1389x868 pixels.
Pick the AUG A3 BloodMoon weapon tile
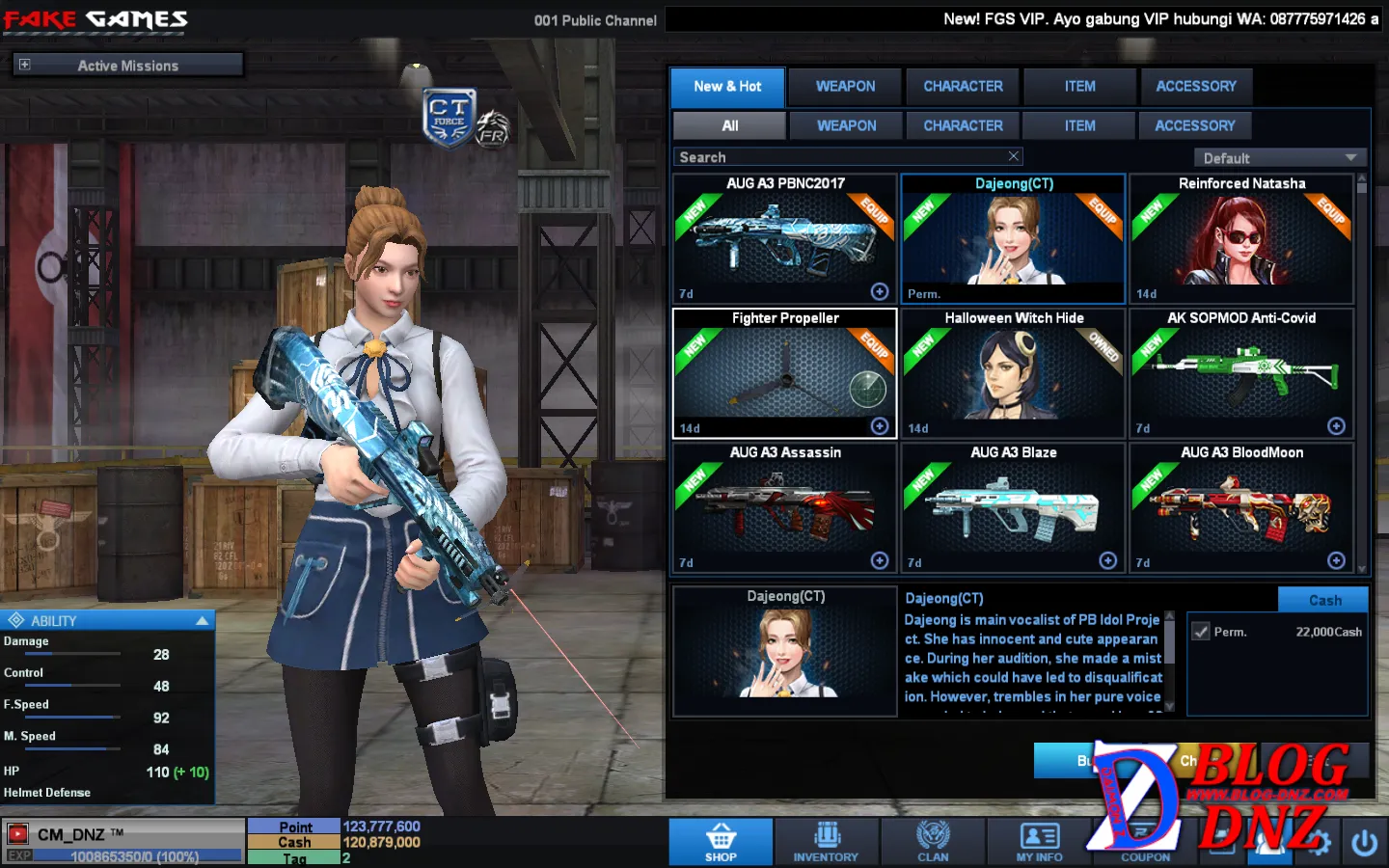pos(1241,508)
